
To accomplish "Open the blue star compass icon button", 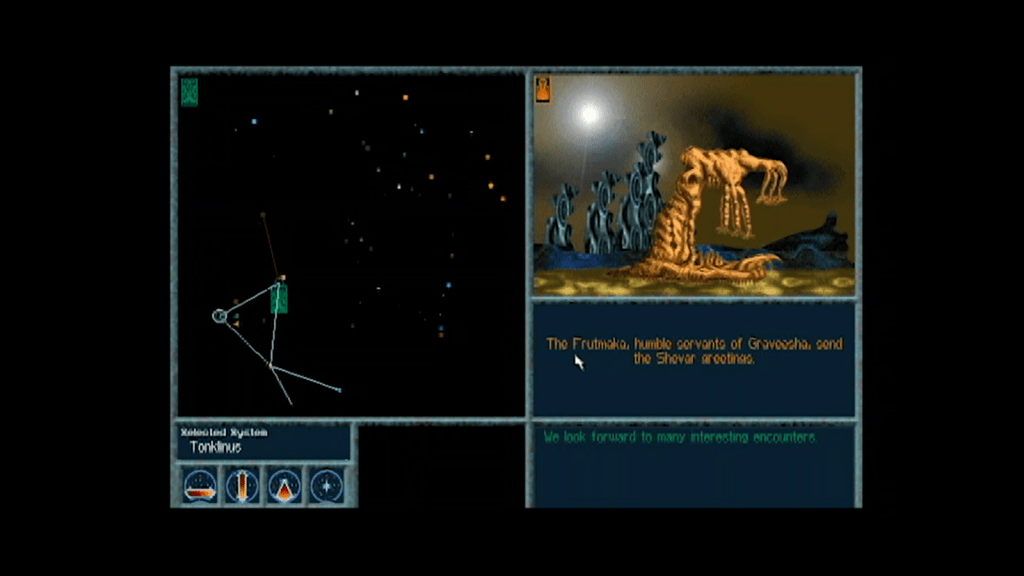I will [327, 486].
